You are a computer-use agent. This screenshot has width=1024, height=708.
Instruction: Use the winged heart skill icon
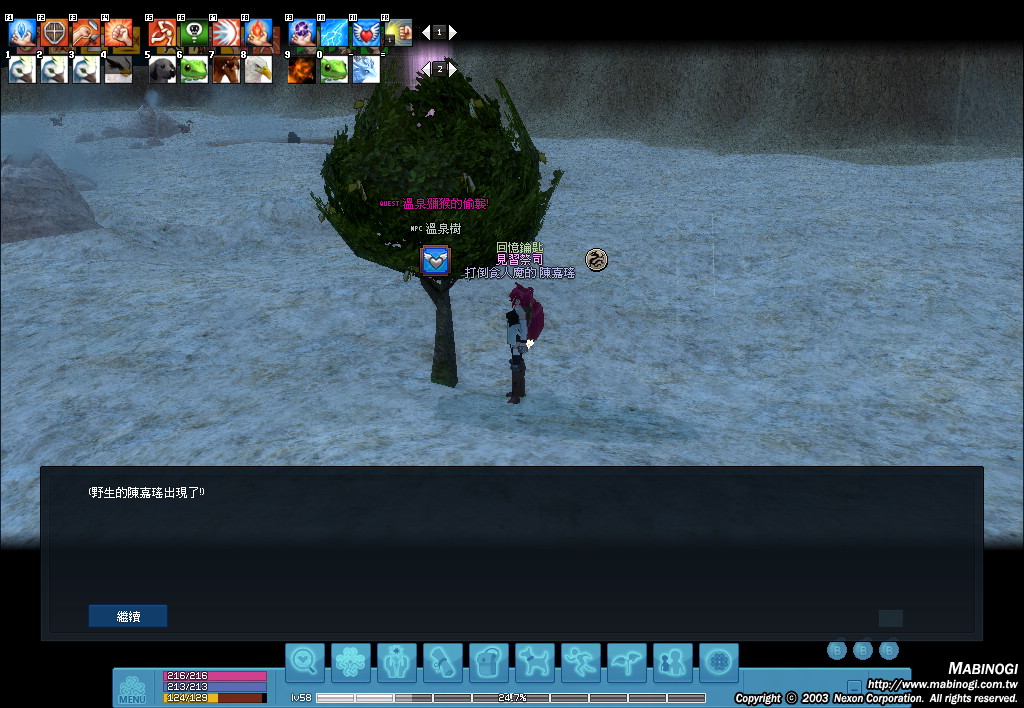366,33
